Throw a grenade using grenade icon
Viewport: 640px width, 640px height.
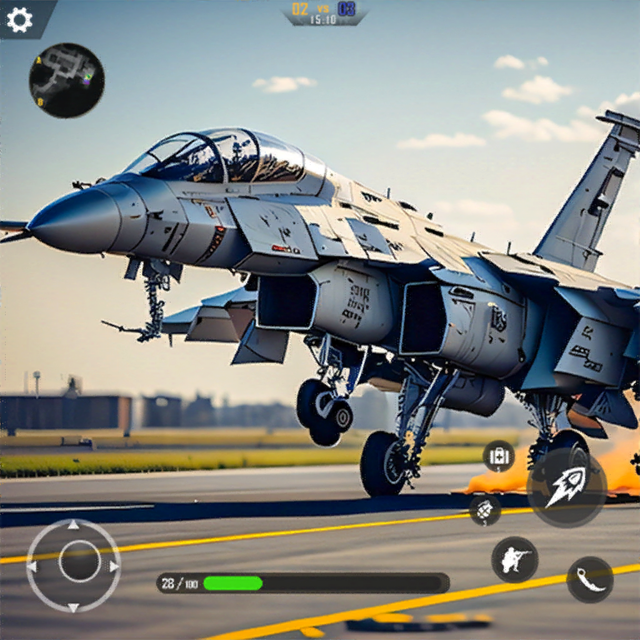point(485,509)
